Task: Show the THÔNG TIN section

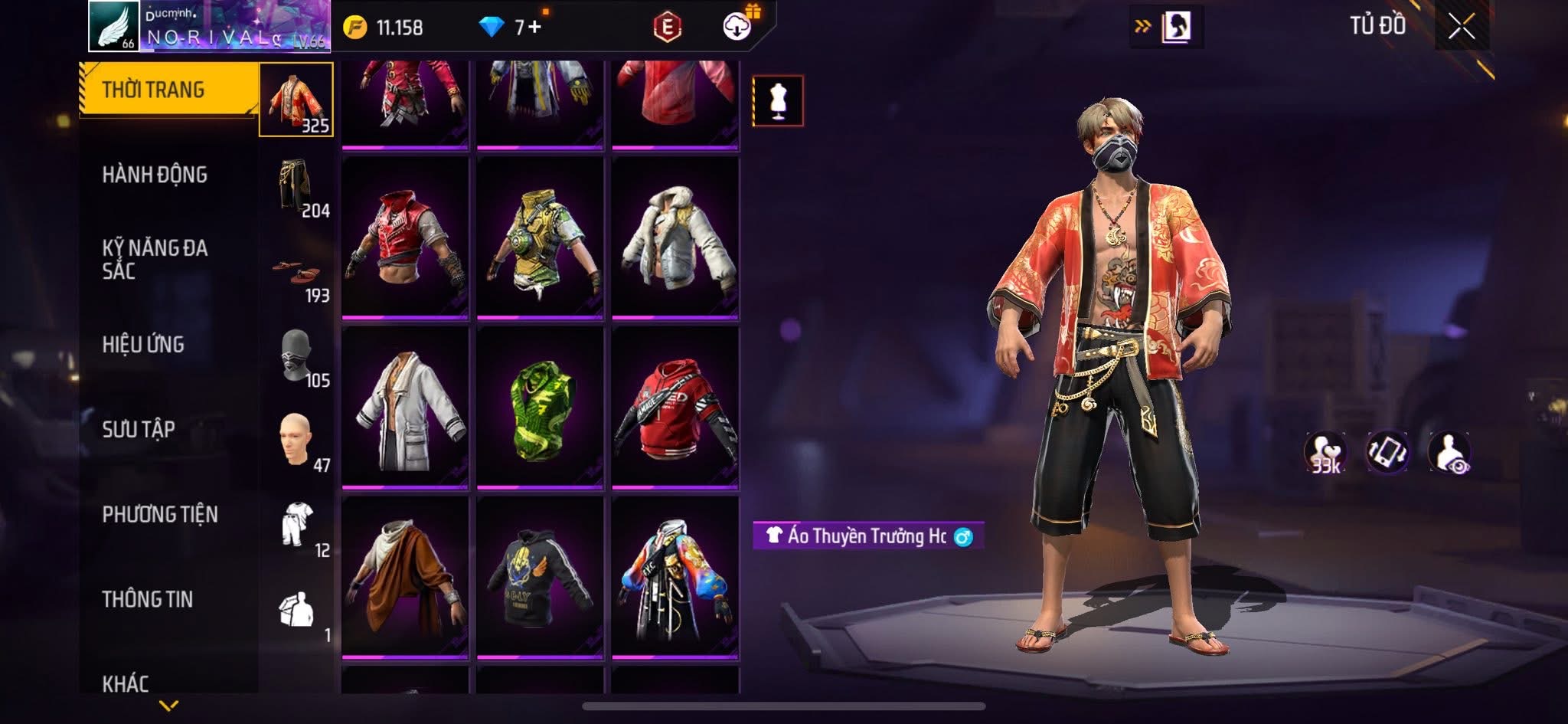Action: (x=148, y=599)
